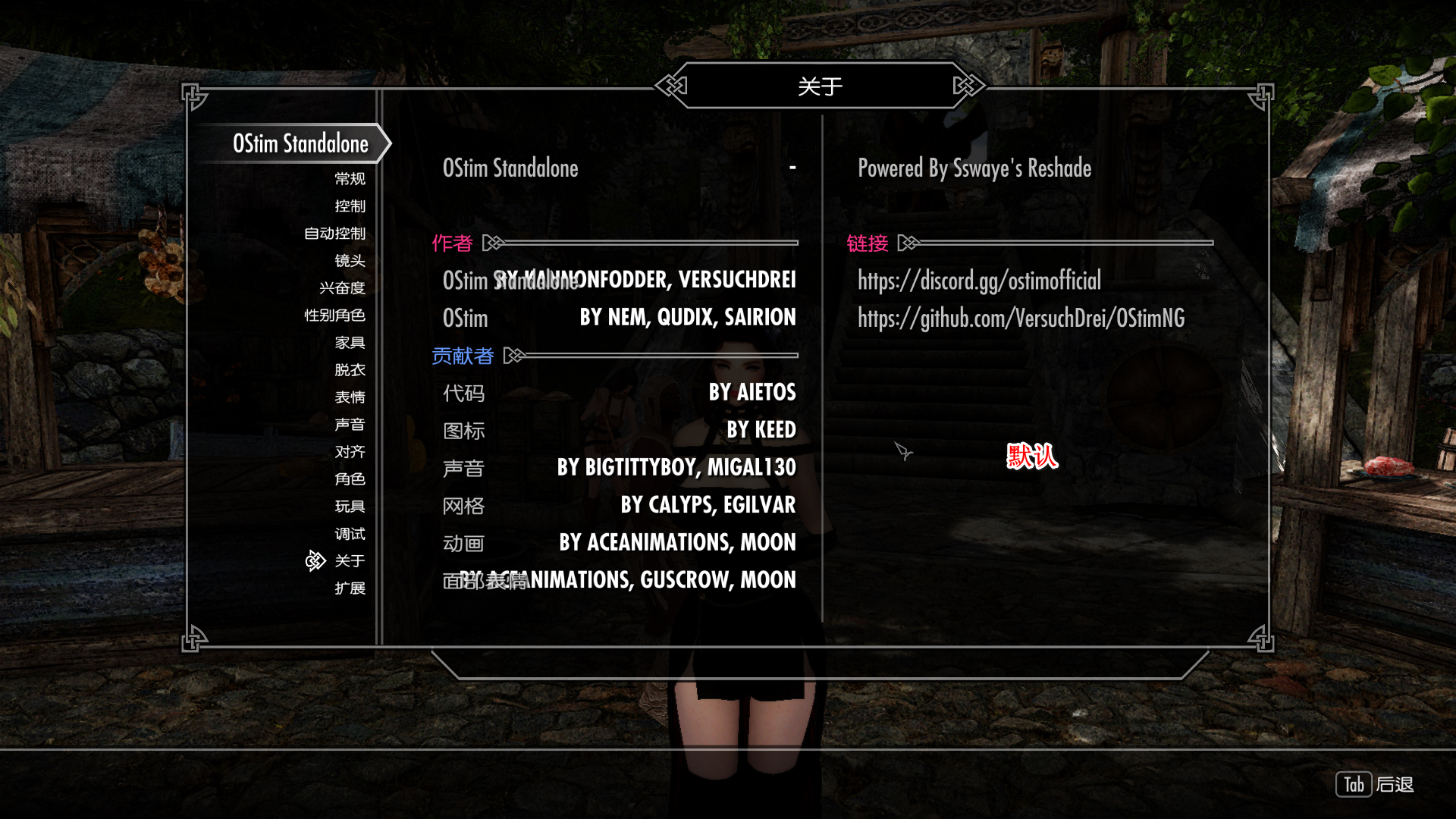Image resolution: width=1456 pixels, height=819 pixels.
Task: Open the GitHub OStimNG link
Action: (x=1021, y=318)
